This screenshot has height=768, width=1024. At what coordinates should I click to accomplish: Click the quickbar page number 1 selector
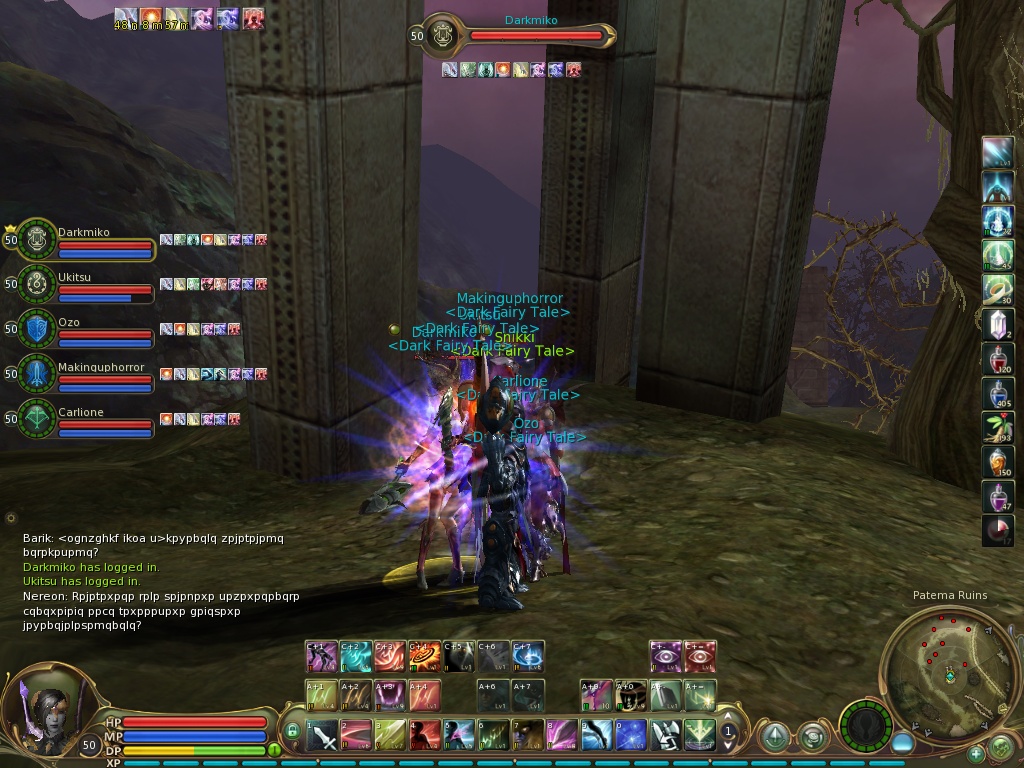(729, 732)
